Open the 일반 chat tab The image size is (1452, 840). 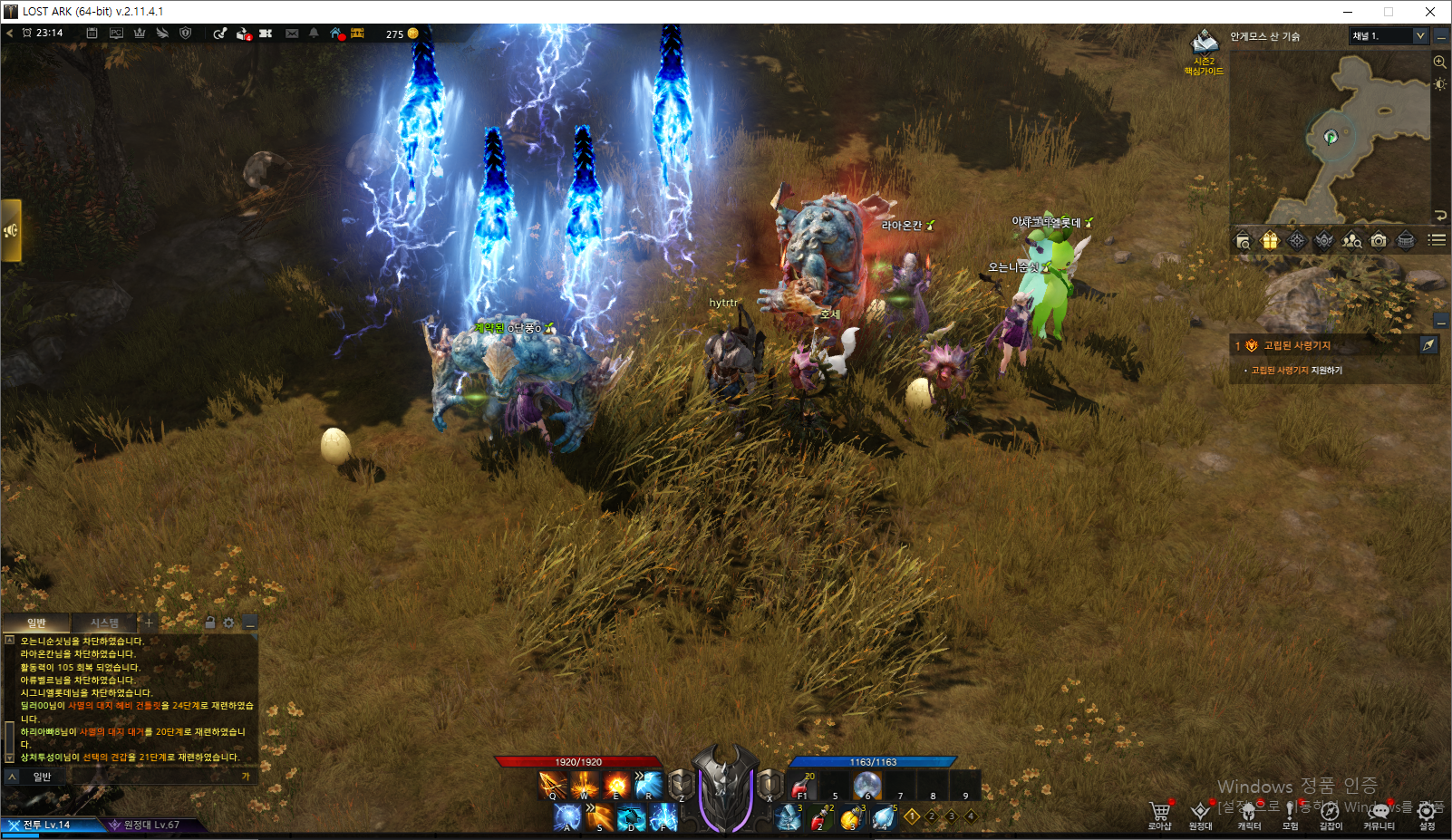(x=36, y=623)
